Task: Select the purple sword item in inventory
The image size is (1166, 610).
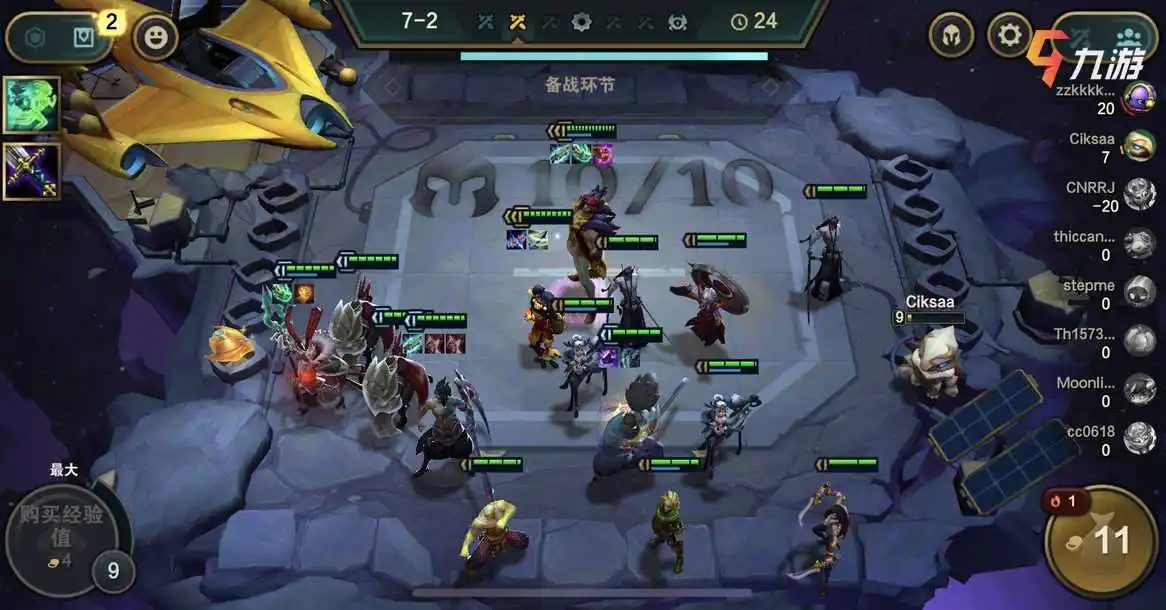Action: click(31, 171)
